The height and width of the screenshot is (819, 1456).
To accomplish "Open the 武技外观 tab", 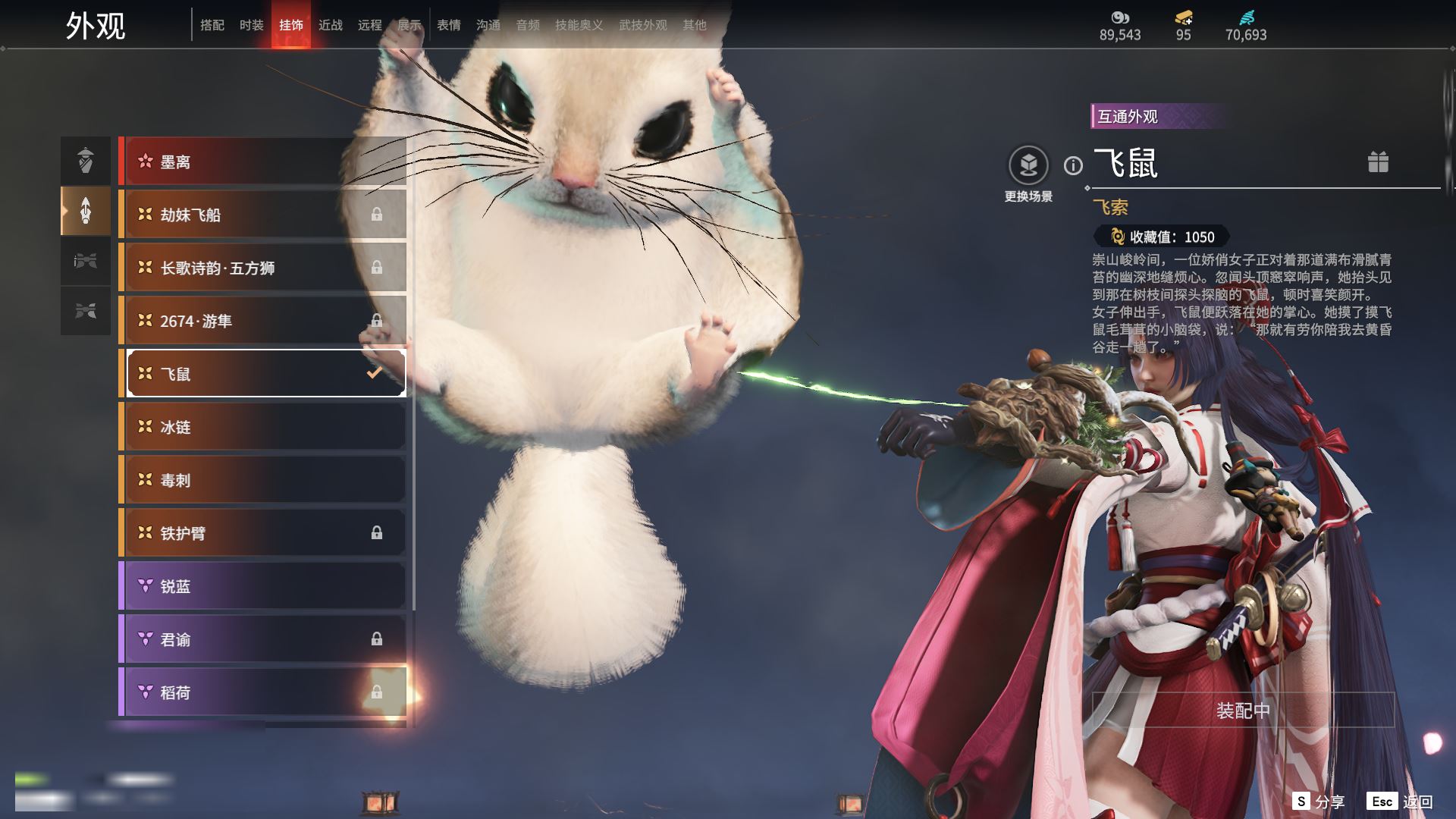I will coord(642,25).
